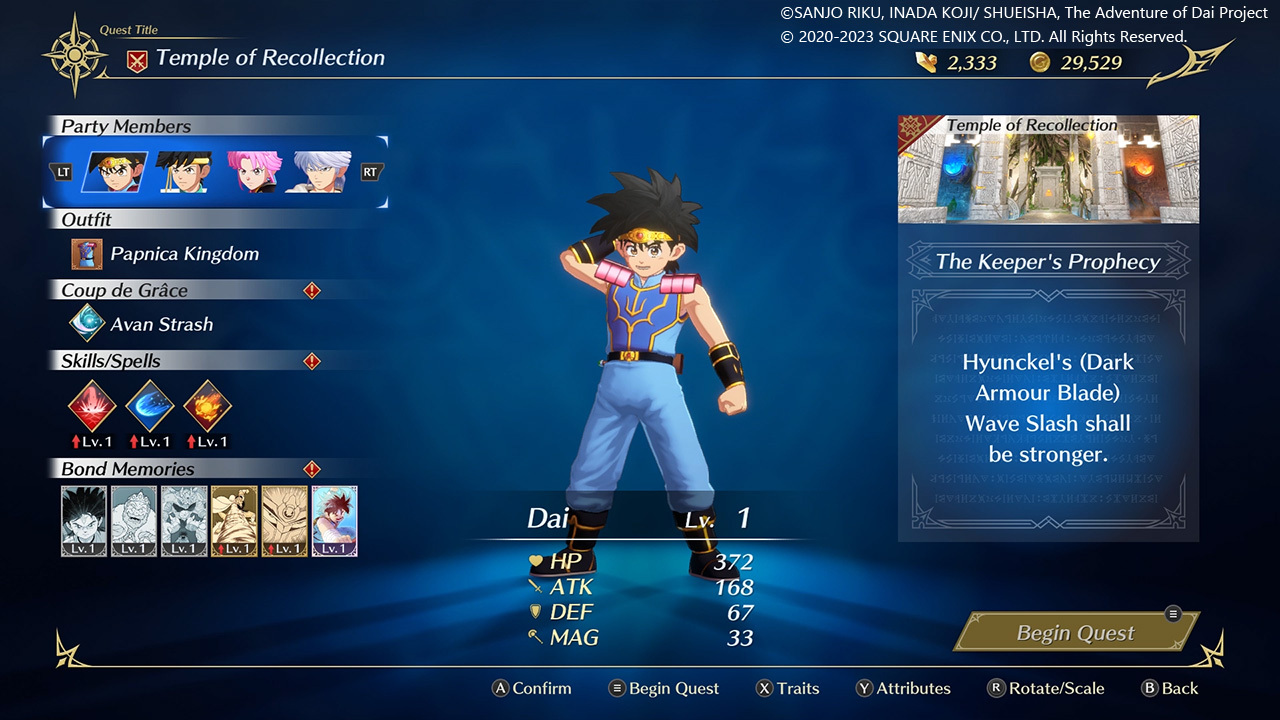
Task: Open the Papnica Kingdom outfit option
Action: 184,254
